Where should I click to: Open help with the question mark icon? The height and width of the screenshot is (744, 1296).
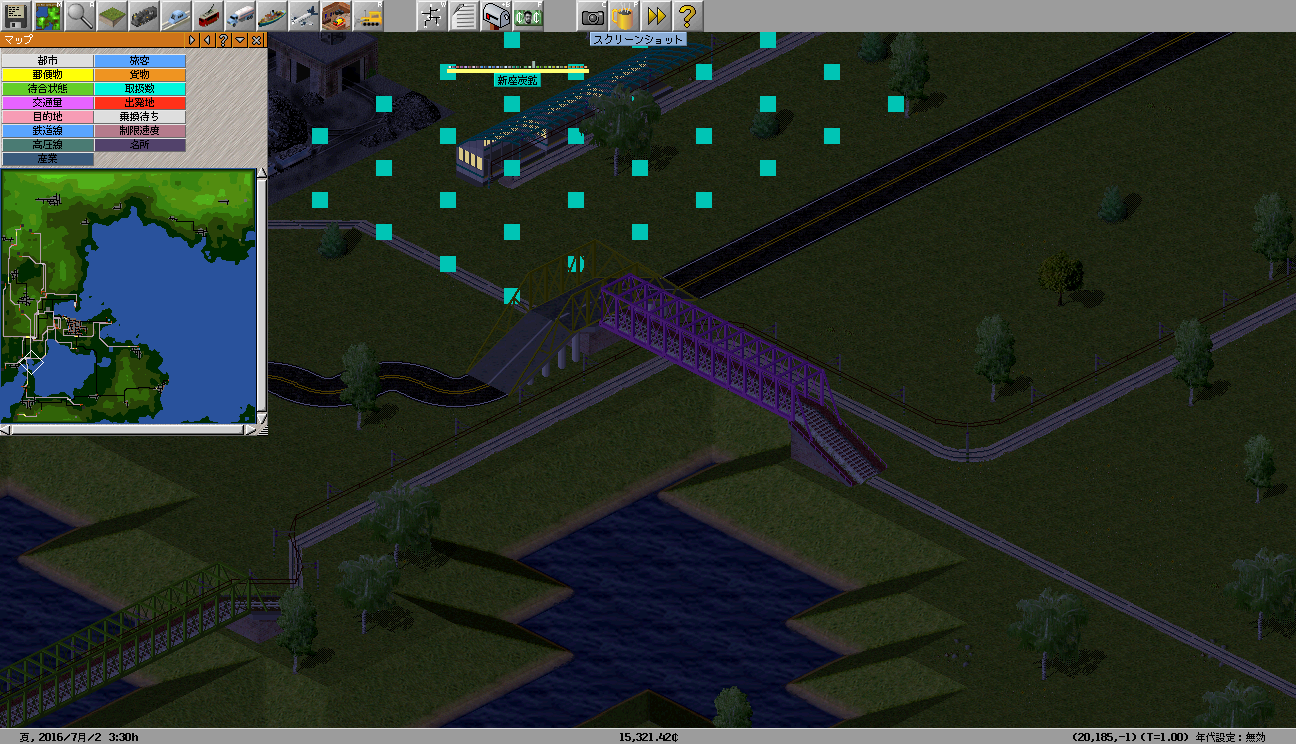click(x=687, y=16)
